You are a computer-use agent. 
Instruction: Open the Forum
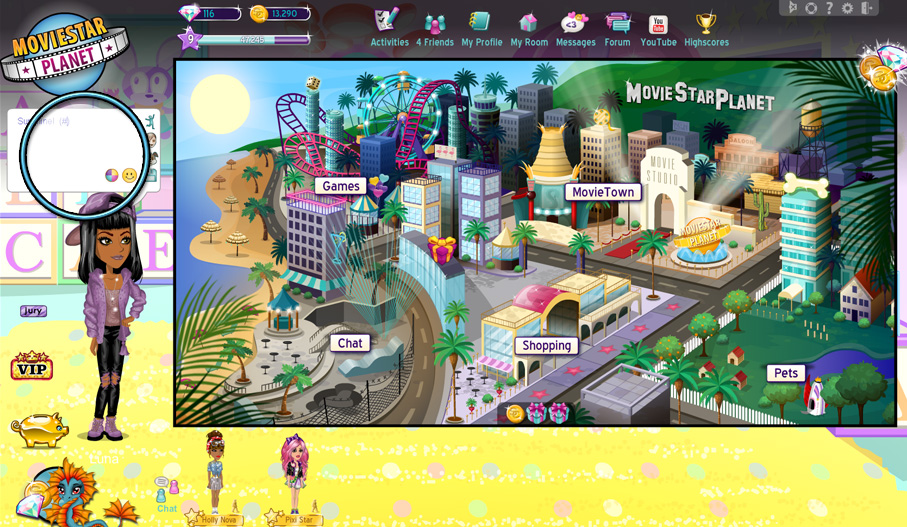click(617, 27)
